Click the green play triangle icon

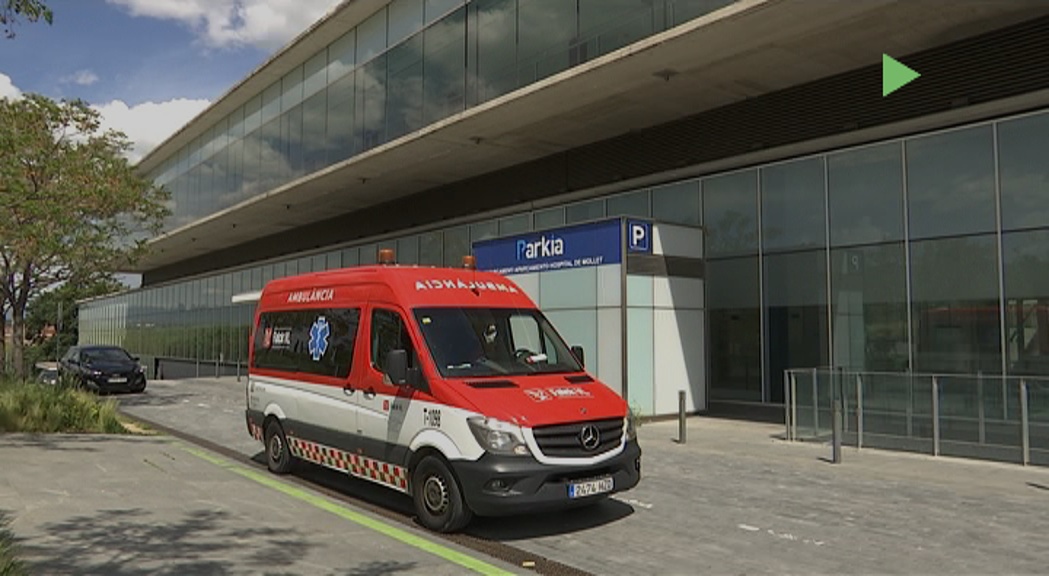[x=898, y=75]
